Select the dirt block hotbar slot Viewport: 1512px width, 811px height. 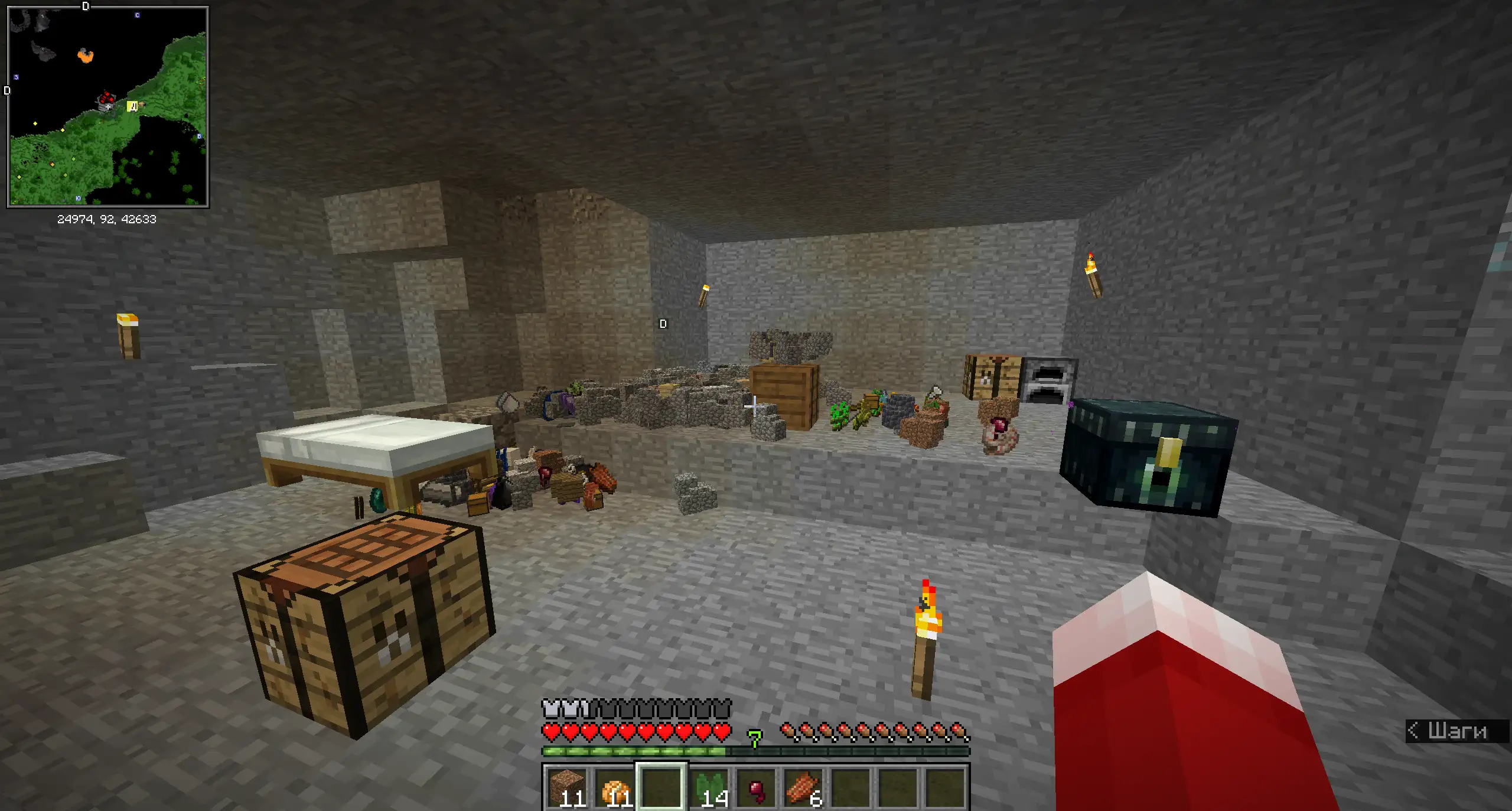pos(567,787)
